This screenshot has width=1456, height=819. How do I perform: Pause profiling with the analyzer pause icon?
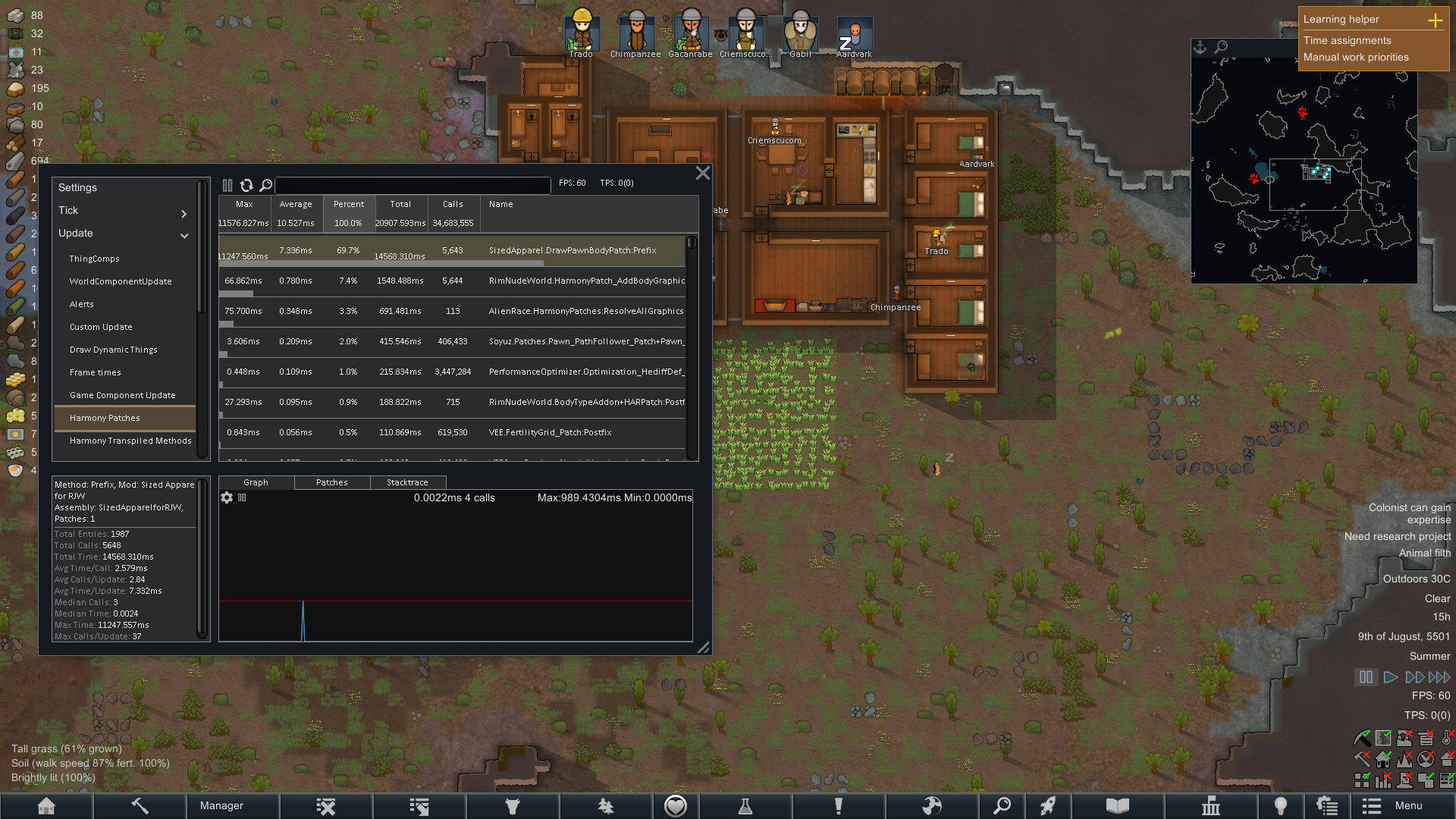click(x=227, y=185)
